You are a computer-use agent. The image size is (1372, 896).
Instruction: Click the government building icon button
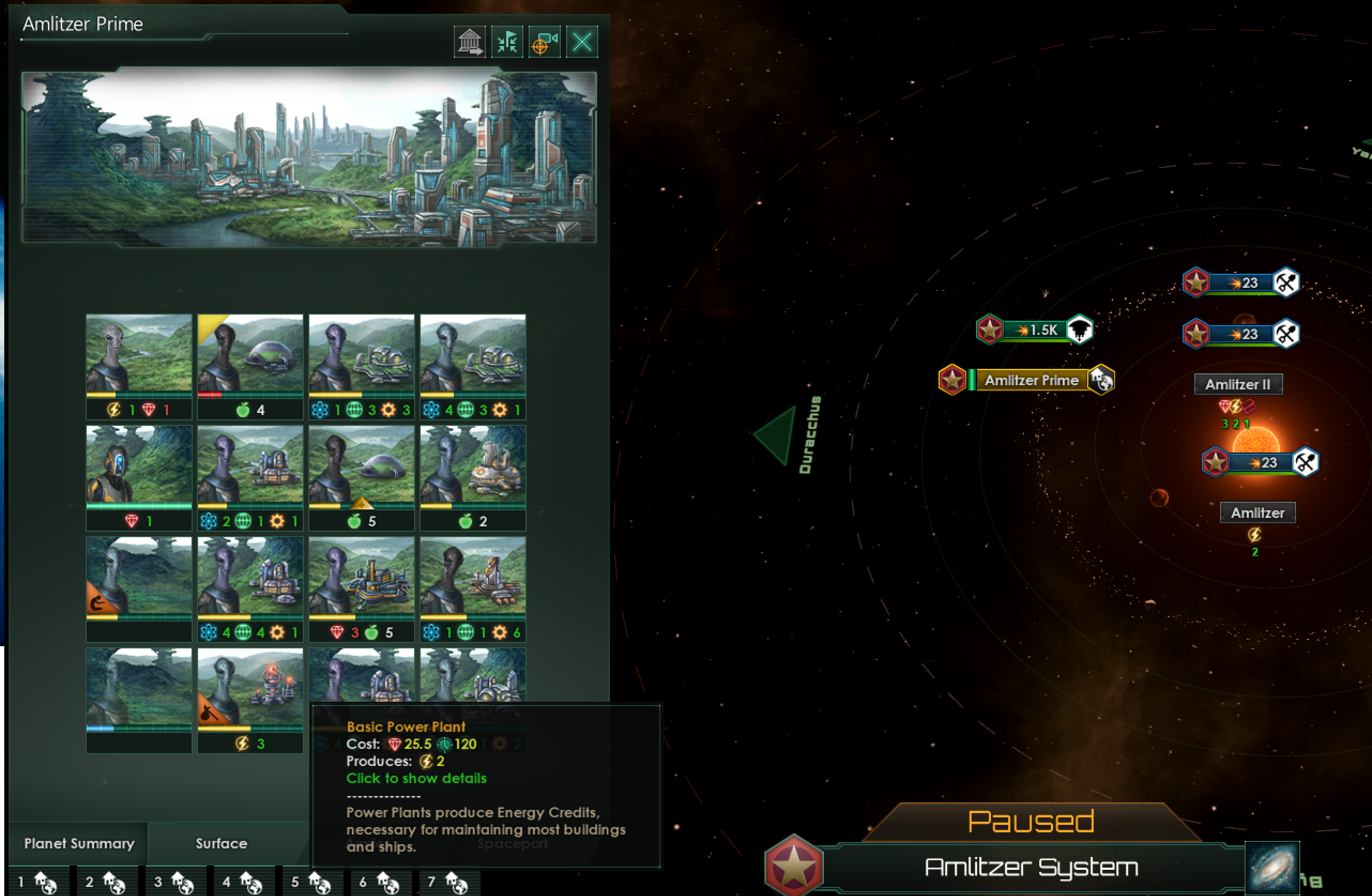pos(469,42)
